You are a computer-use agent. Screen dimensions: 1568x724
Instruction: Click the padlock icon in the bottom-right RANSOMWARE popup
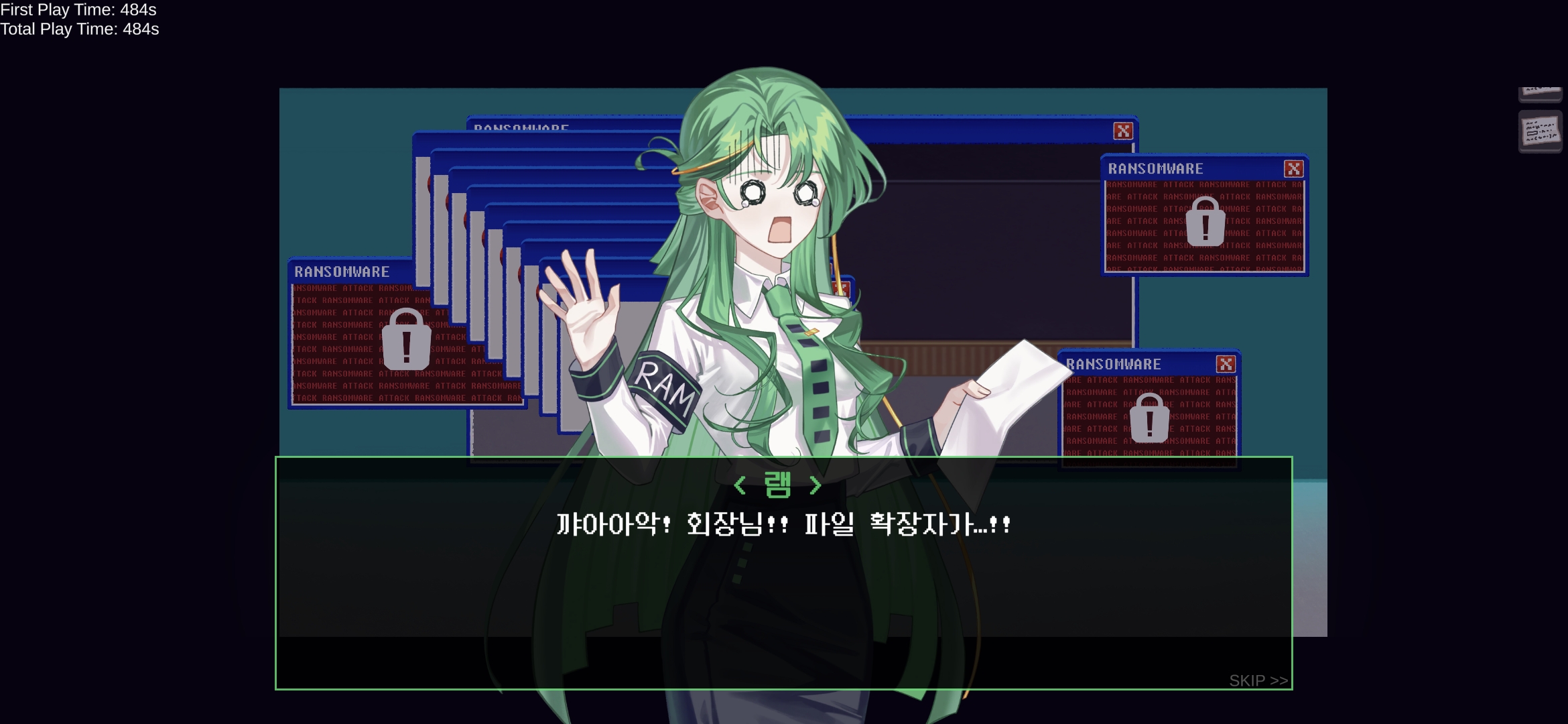pyautogui.click(x=1150, y=418)
